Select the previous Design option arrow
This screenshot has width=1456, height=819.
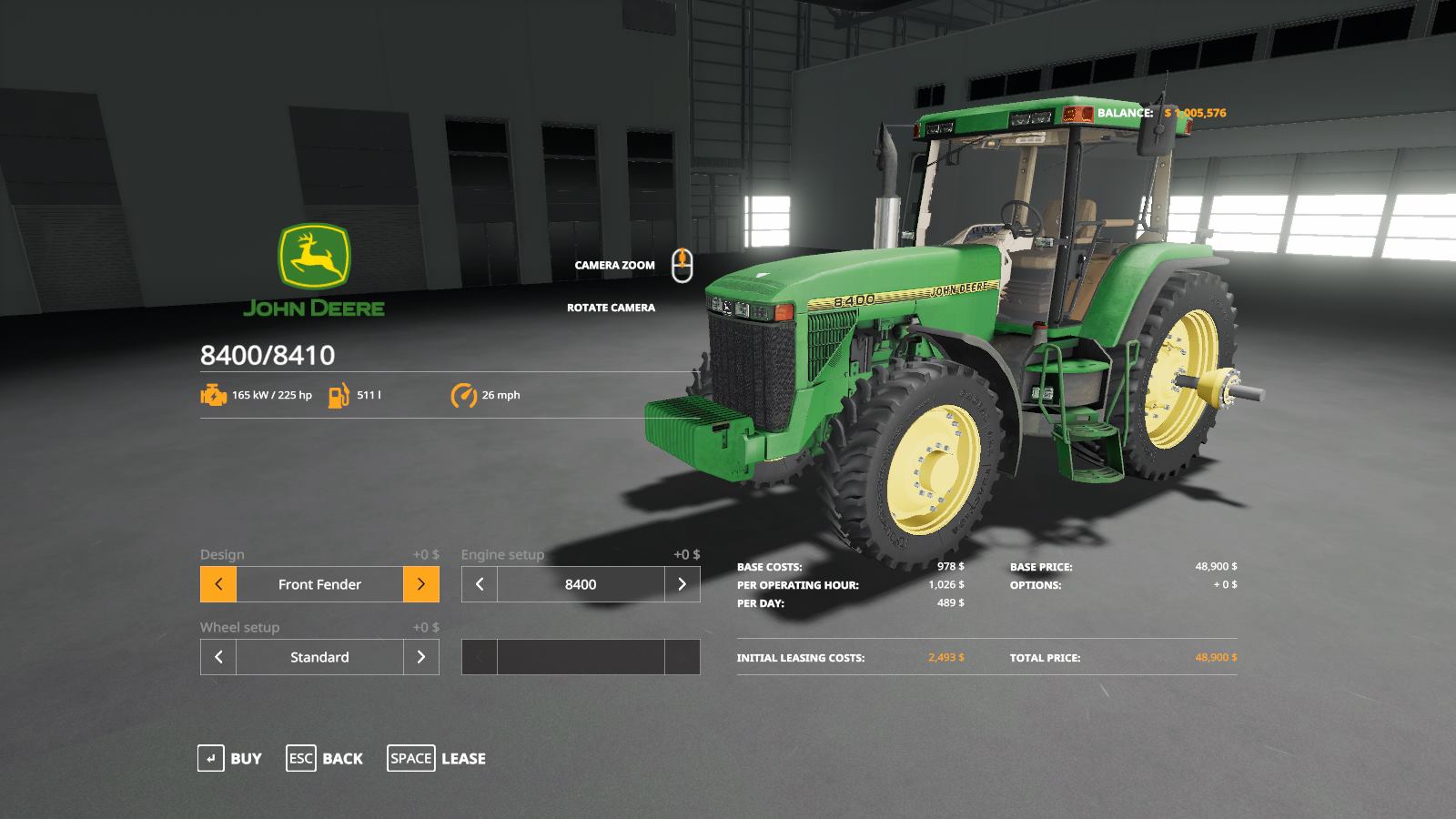click(217, 584)
